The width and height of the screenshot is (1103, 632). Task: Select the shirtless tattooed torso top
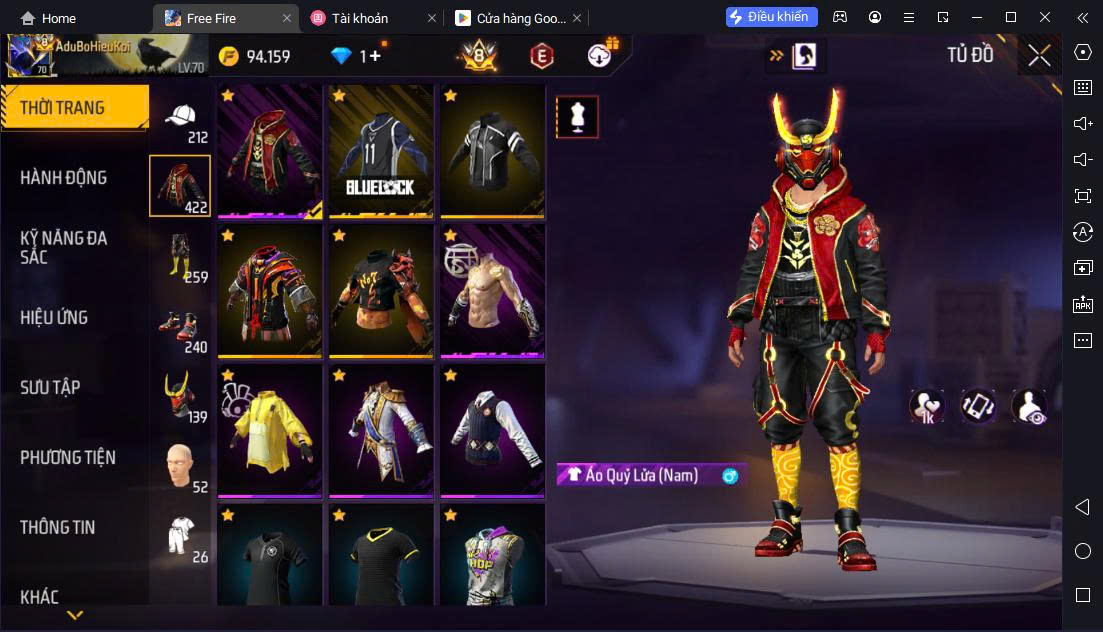pyautogui.click(x=492, y=291)
